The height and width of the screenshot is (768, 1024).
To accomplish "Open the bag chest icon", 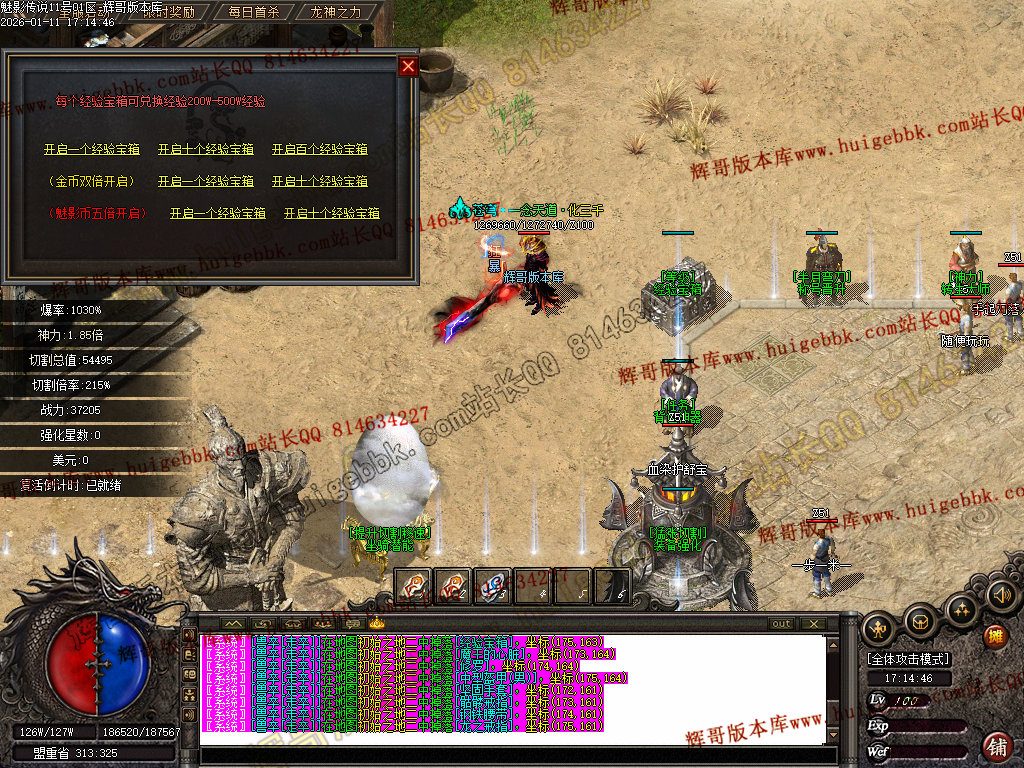I will tap(920, 622).
